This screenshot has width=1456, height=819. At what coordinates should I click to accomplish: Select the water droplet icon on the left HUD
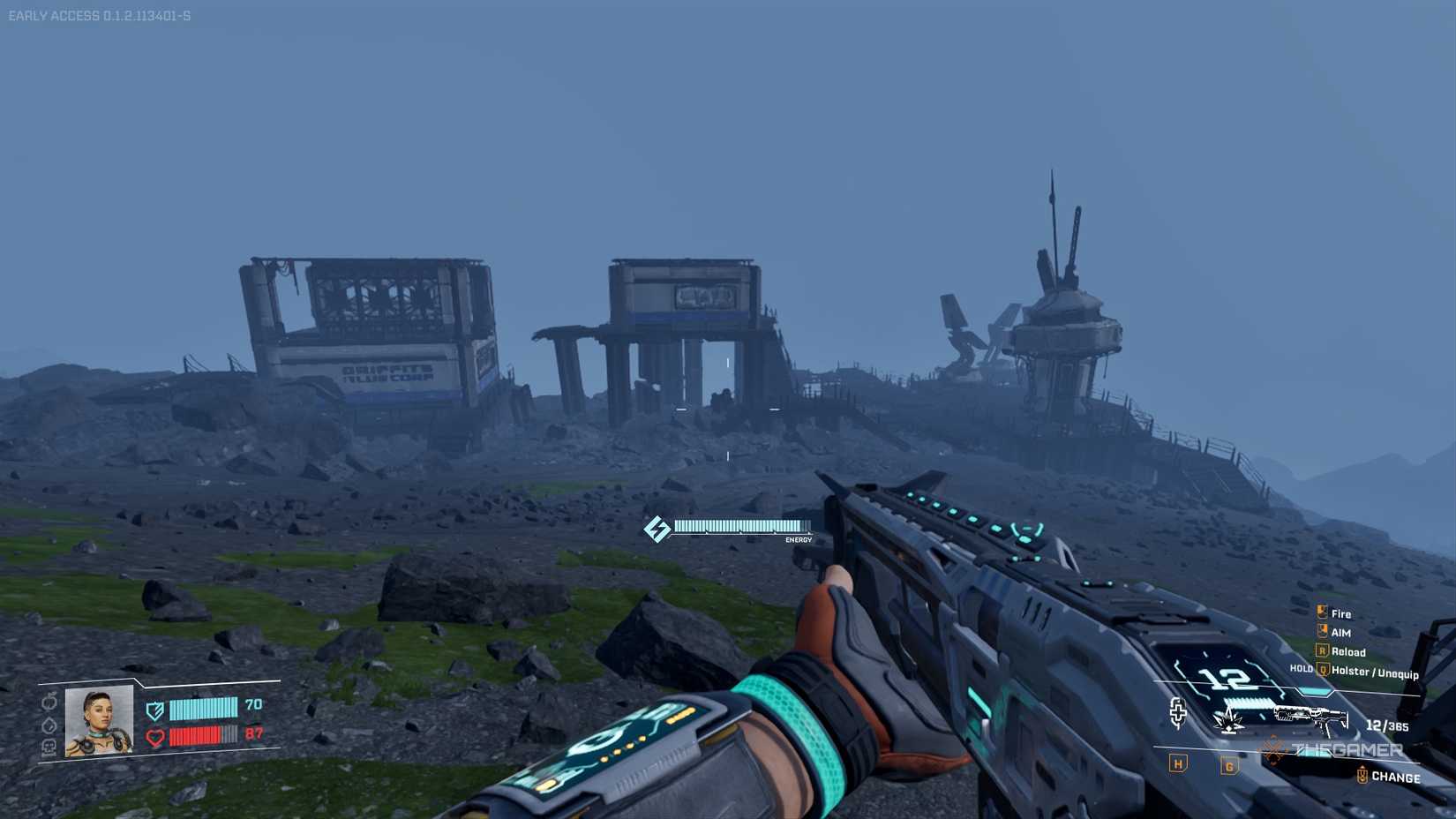coord(49,725)
